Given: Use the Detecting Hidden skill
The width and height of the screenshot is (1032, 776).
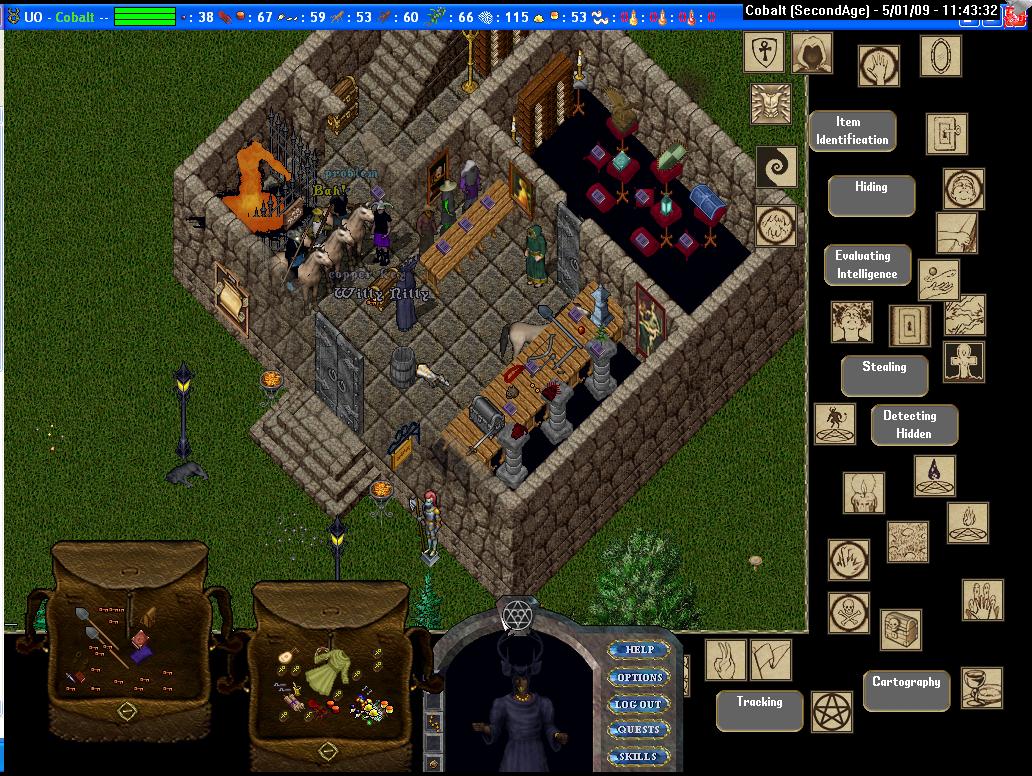Looking at the screenshot, I should coord(914,424).
